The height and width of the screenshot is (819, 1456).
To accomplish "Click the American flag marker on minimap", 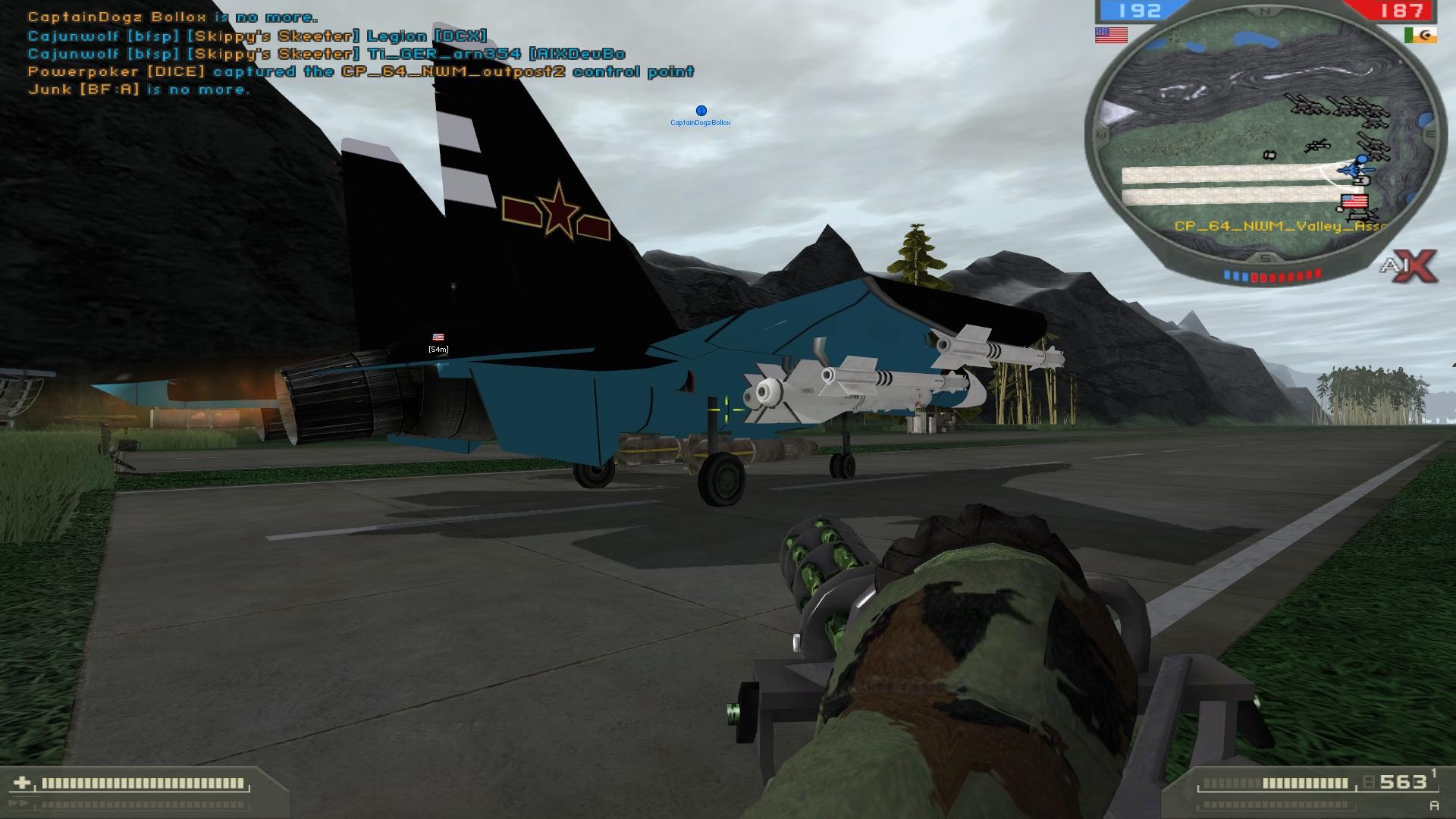I will pyautogui.click(x=1354, y=199).
